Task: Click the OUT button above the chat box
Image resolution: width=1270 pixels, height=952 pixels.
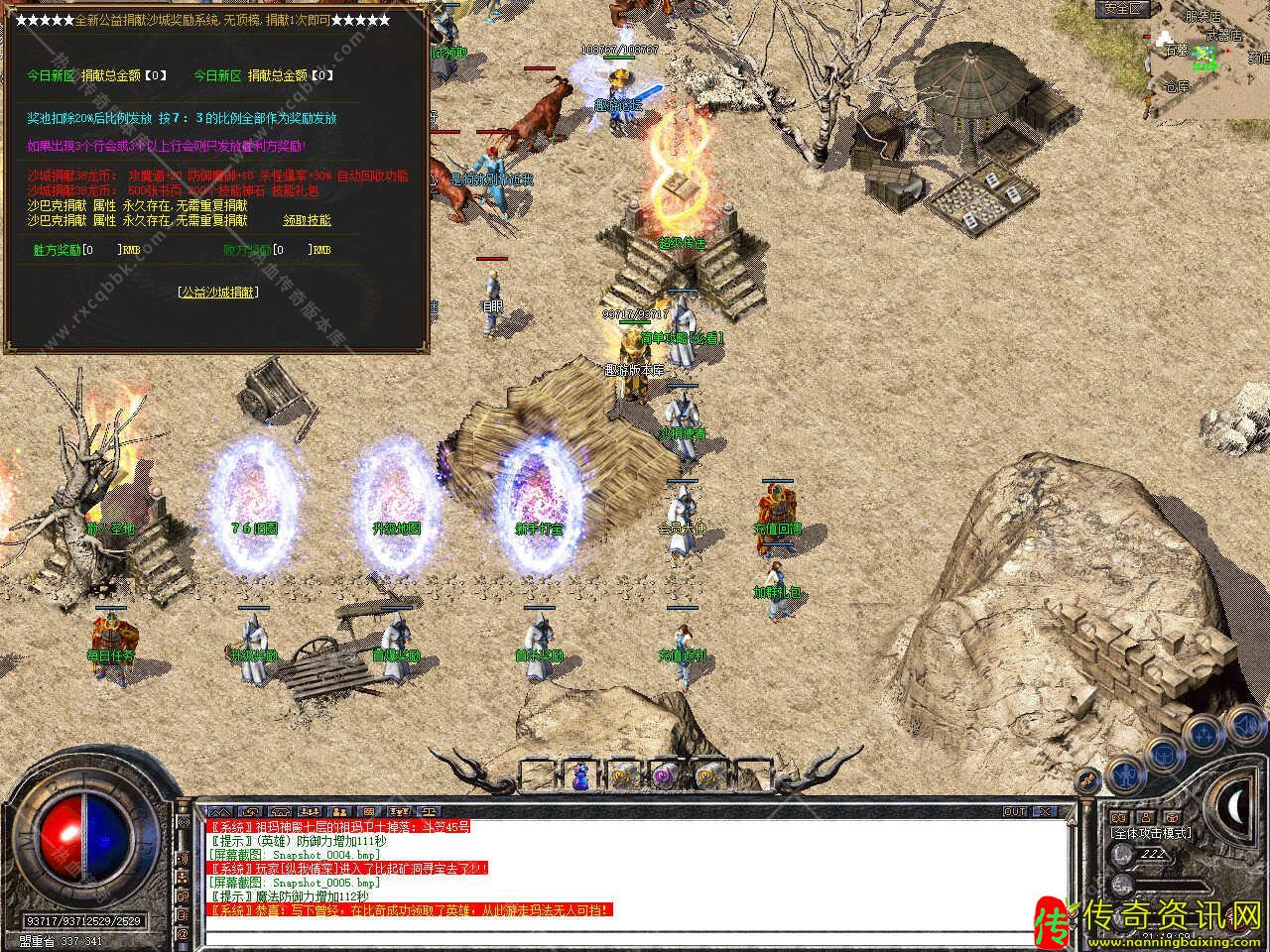Action: point(1014,811)
